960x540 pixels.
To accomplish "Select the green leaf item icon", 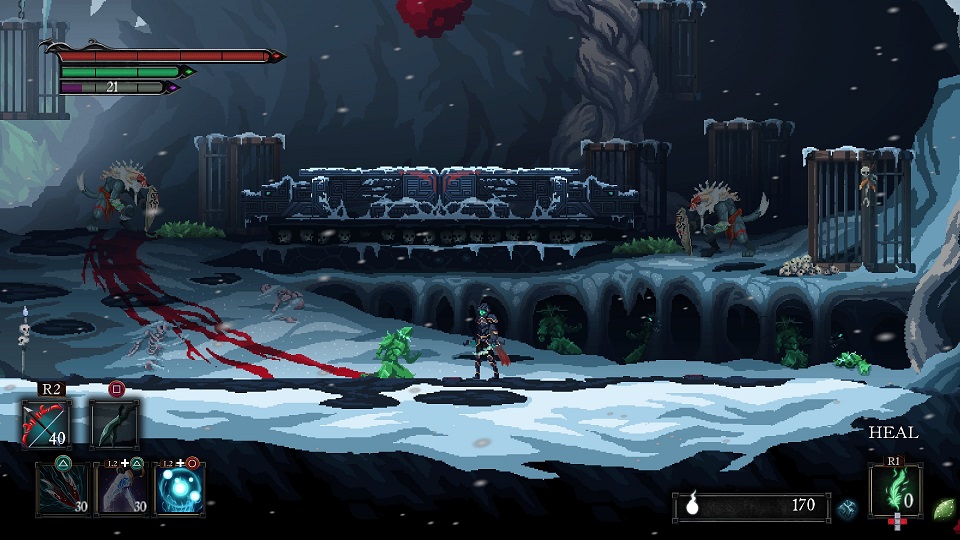I will (943, 508).
